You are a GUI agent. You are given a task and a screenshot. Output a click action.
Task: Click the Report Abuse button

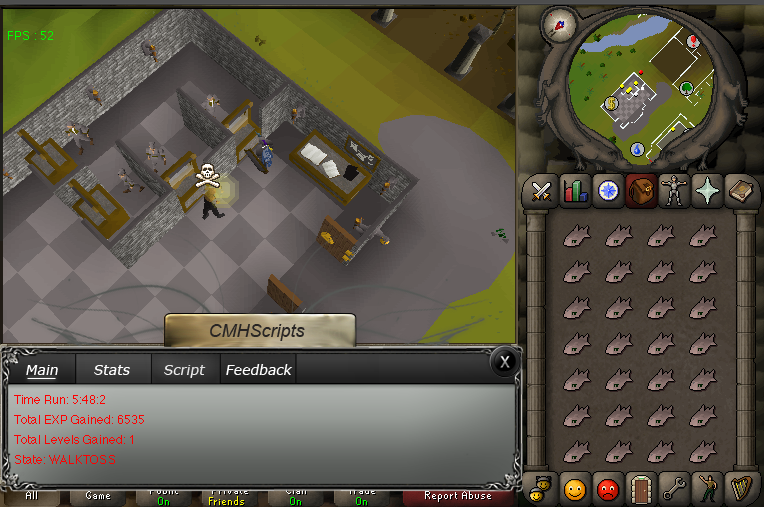pos(457,496)
